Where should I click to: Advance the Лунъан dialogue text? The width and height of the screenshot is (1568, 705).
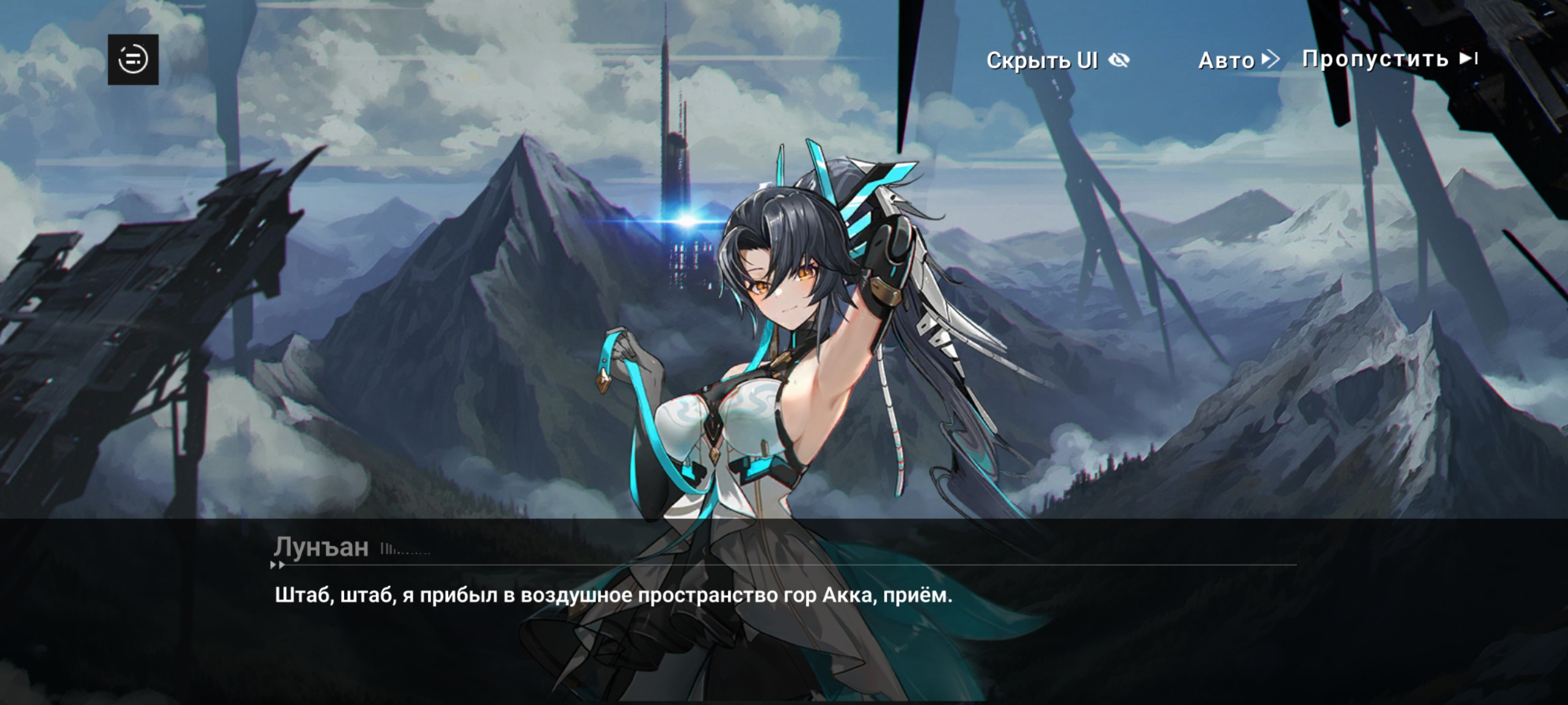(x=612, y=595)
